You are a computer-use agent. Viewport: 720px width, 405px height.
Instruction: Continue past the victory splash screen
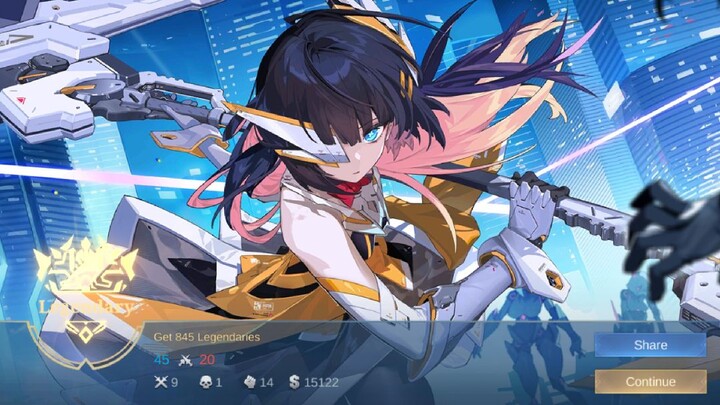tap(650, 381)
